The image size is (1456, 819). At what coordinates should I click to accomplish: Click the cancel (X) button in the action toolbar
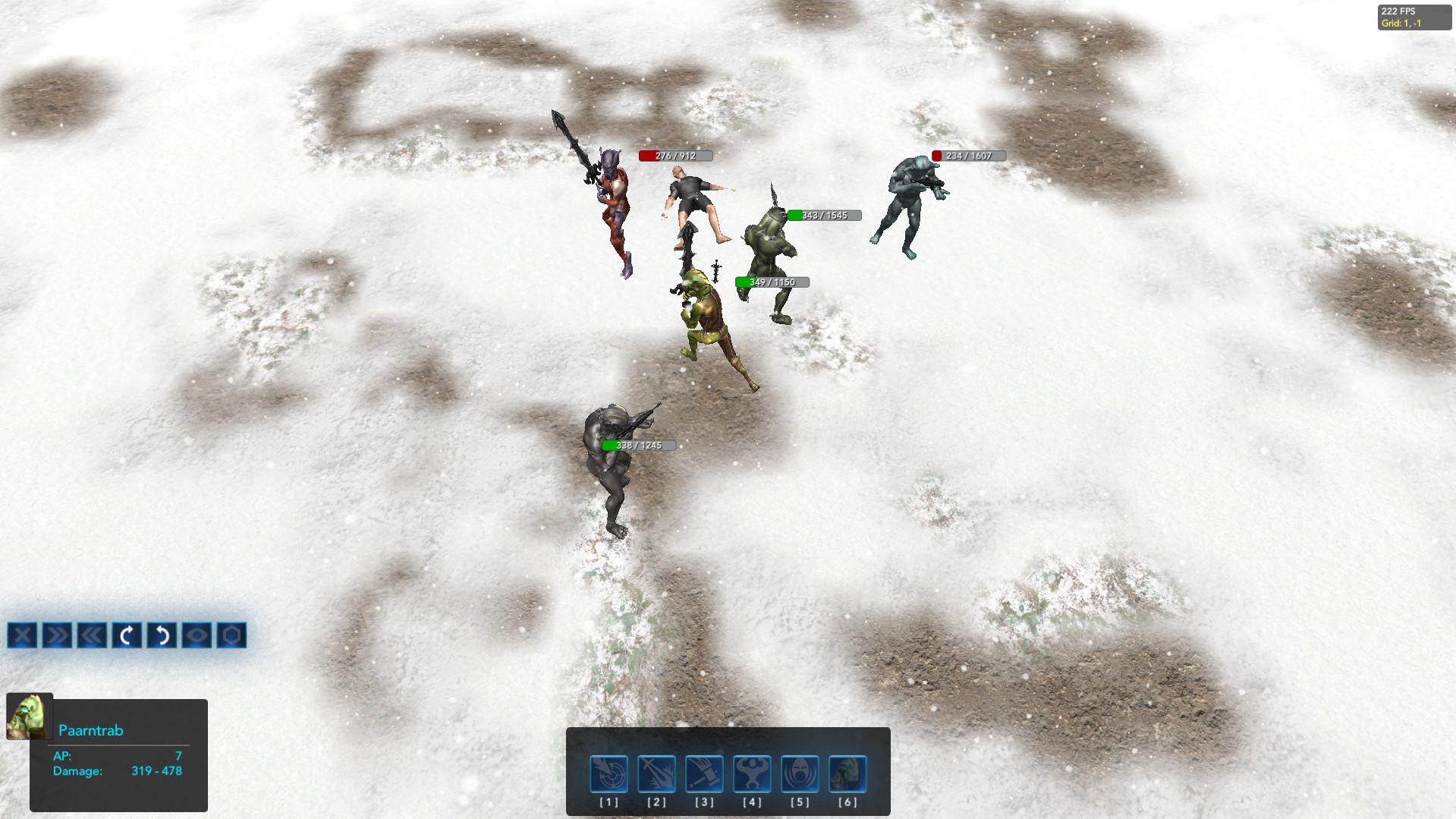[21, 636]
